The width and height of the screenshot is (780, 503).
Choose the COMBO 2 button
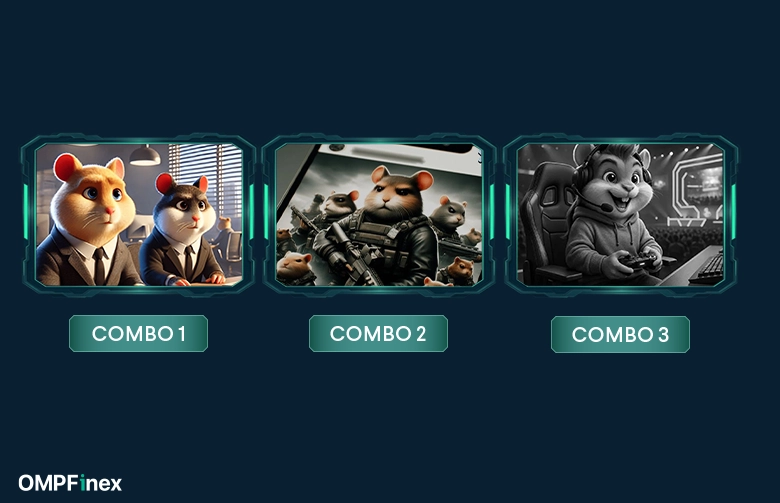click(378, 334)
